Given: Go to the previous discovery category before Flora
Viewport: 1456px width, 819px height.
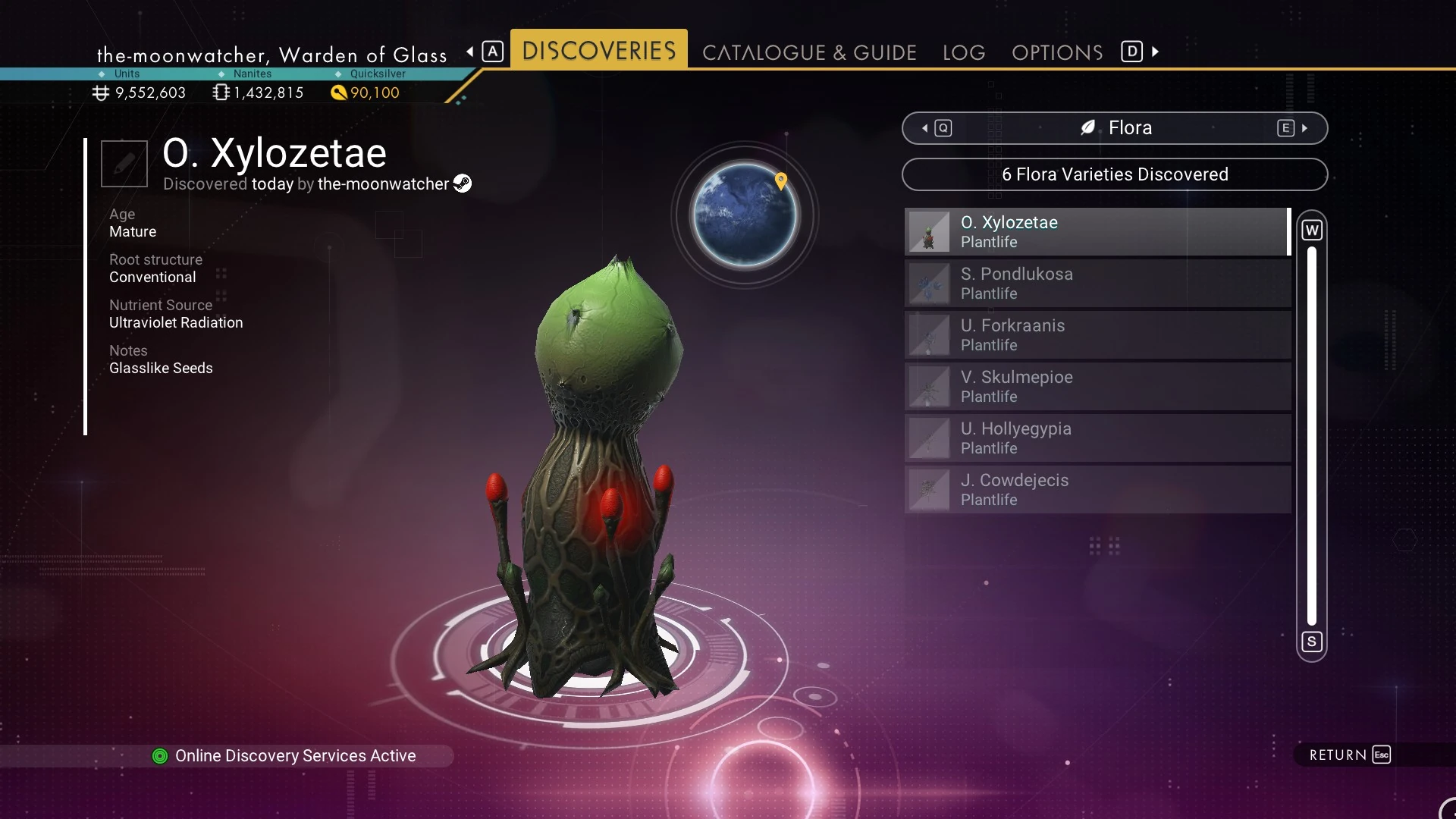Looking at the screenshot, I should pos(937,128).
